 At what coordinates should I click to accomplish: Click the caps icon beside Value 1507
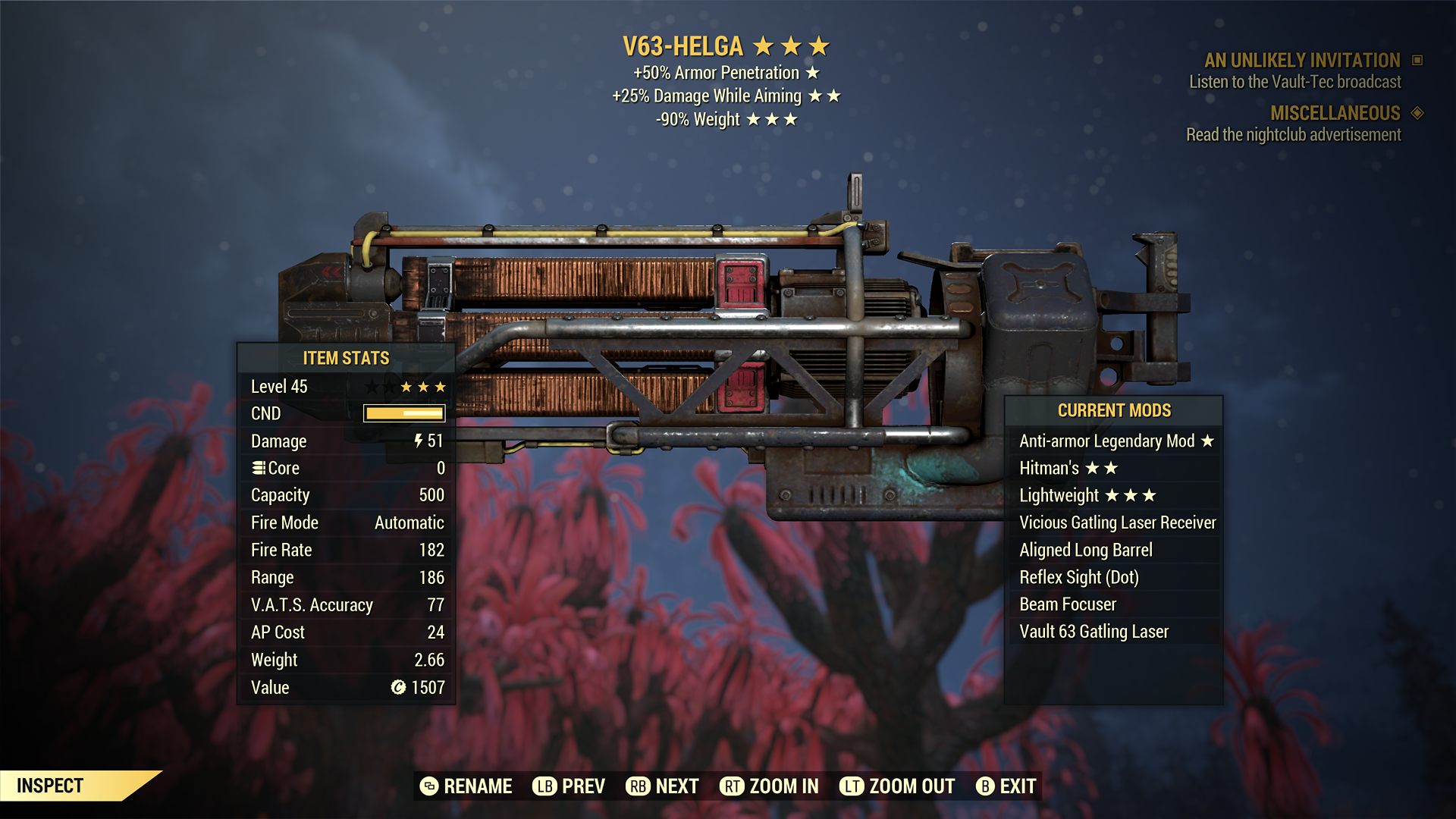pyautogui.click(x=397, y=688)
